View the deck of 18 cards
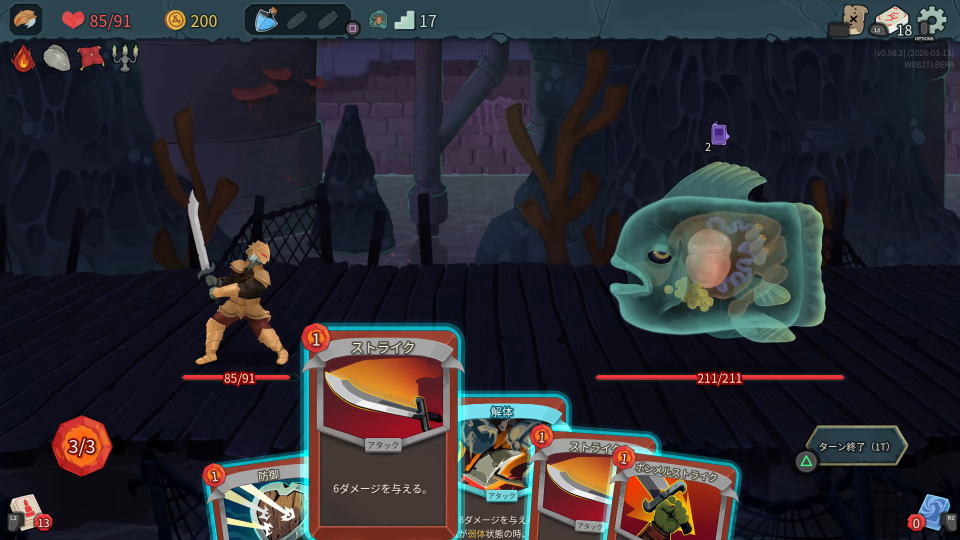 [x=892, y=21]
